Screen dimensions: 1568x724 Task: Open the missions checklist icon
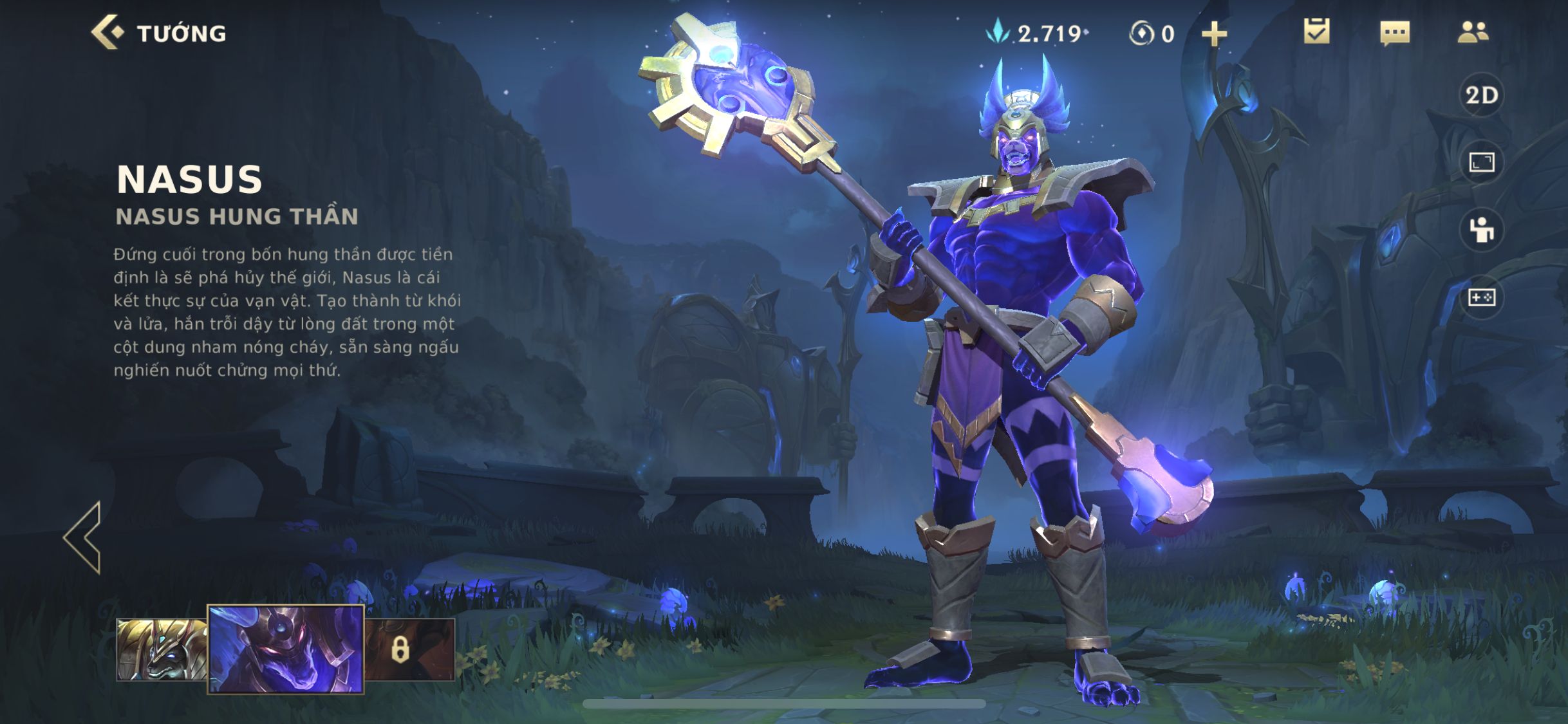1316,32
